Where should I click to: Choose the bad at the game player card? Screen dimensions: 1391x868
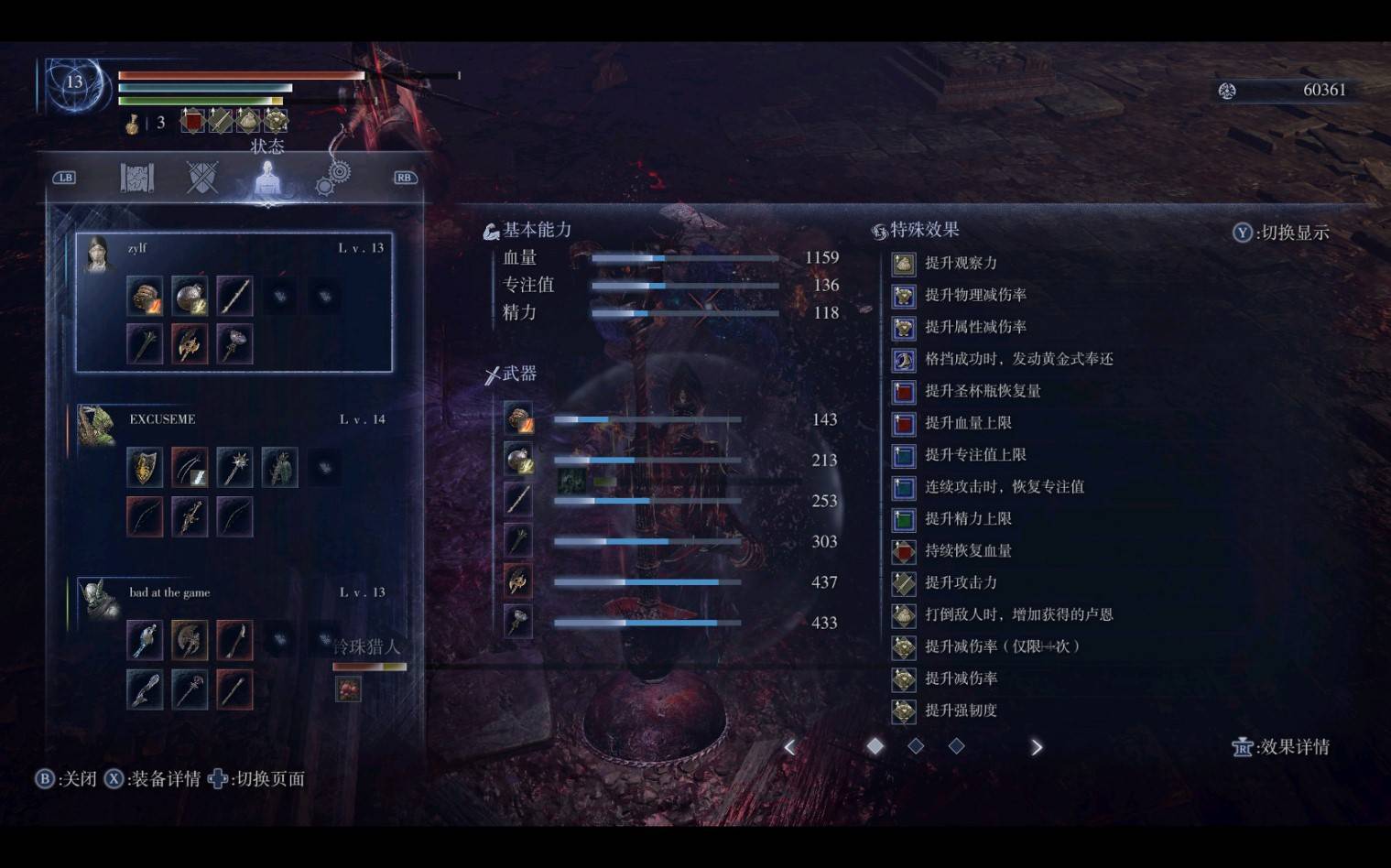[x=234, y=646]
